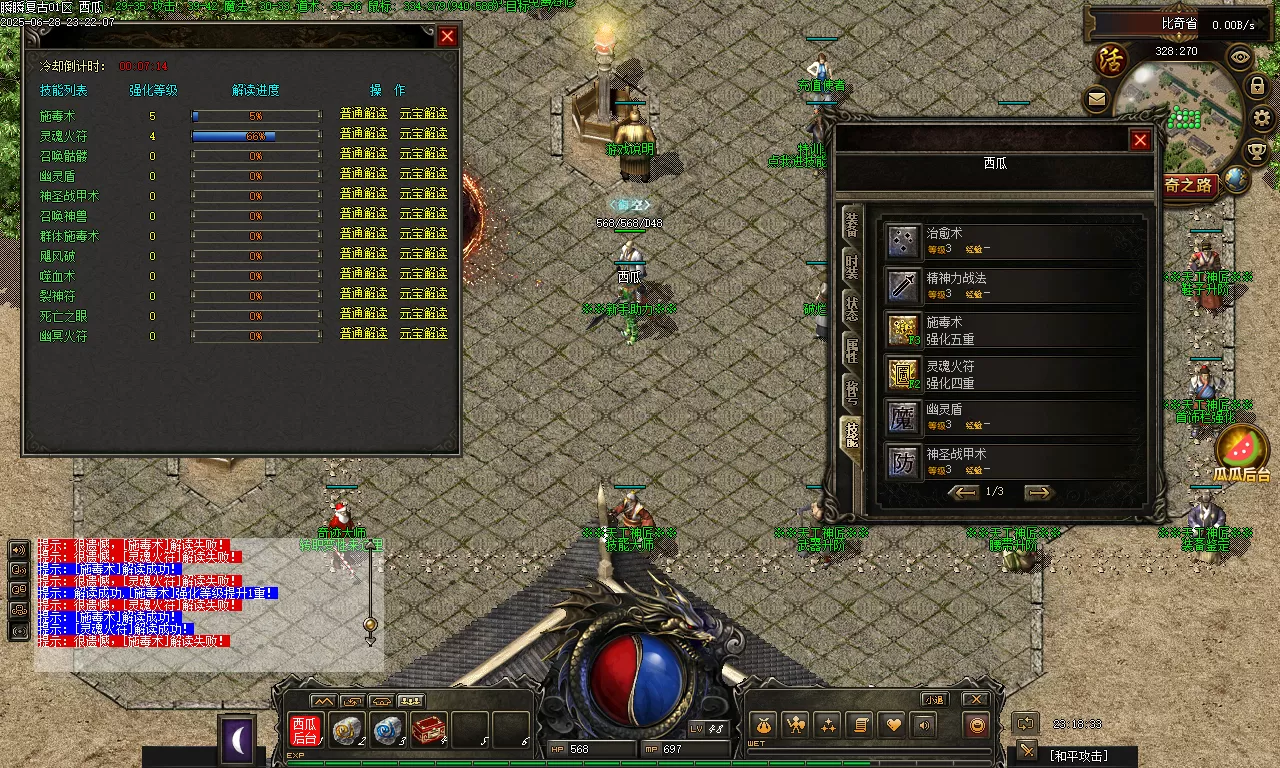Switch to the 装备 equipment tab
1280x768 pixels.
(851, 225)
